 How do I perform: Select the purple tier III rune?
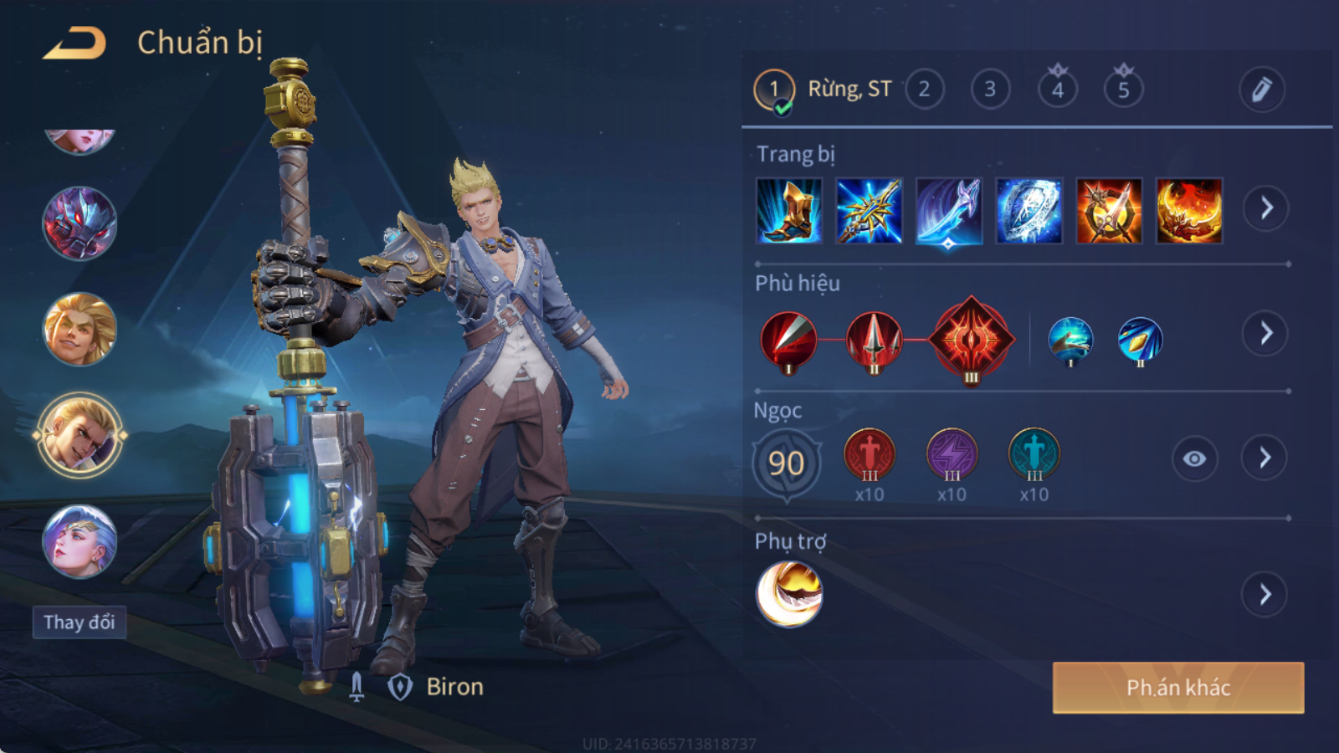pyautogui.click(x=951, y=454)
